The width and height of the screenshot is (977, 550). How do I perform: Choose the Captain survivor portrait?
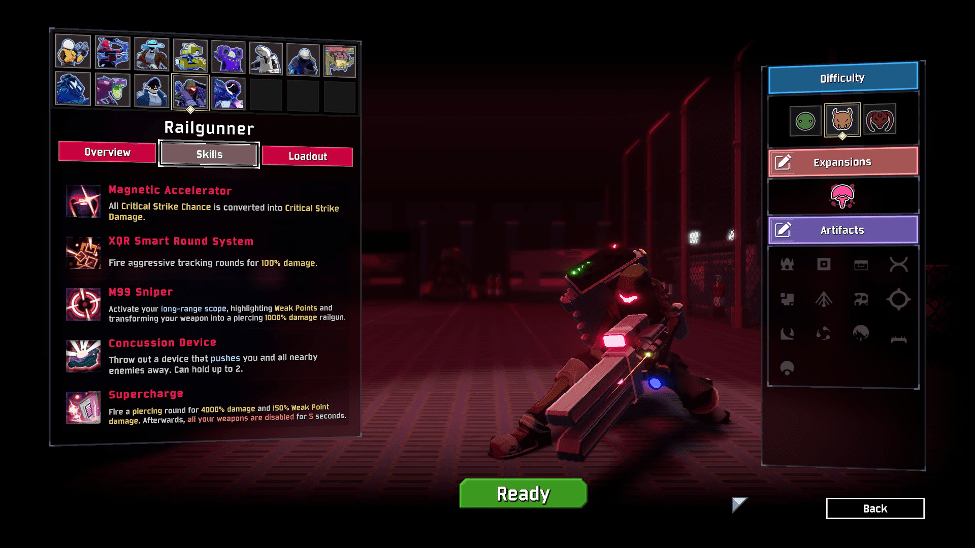[x=152, y=91]
